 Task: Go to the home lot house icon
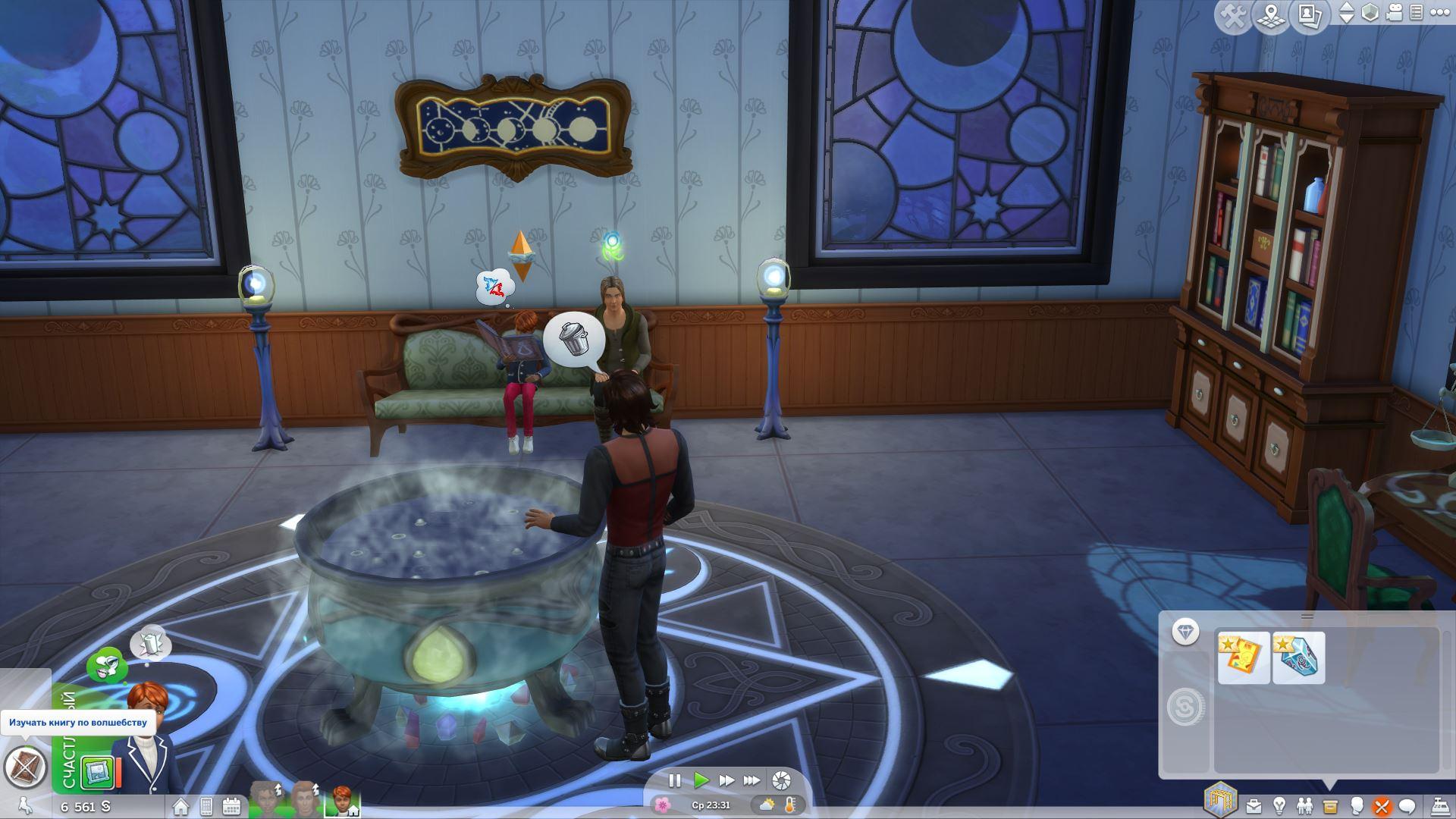180,806
